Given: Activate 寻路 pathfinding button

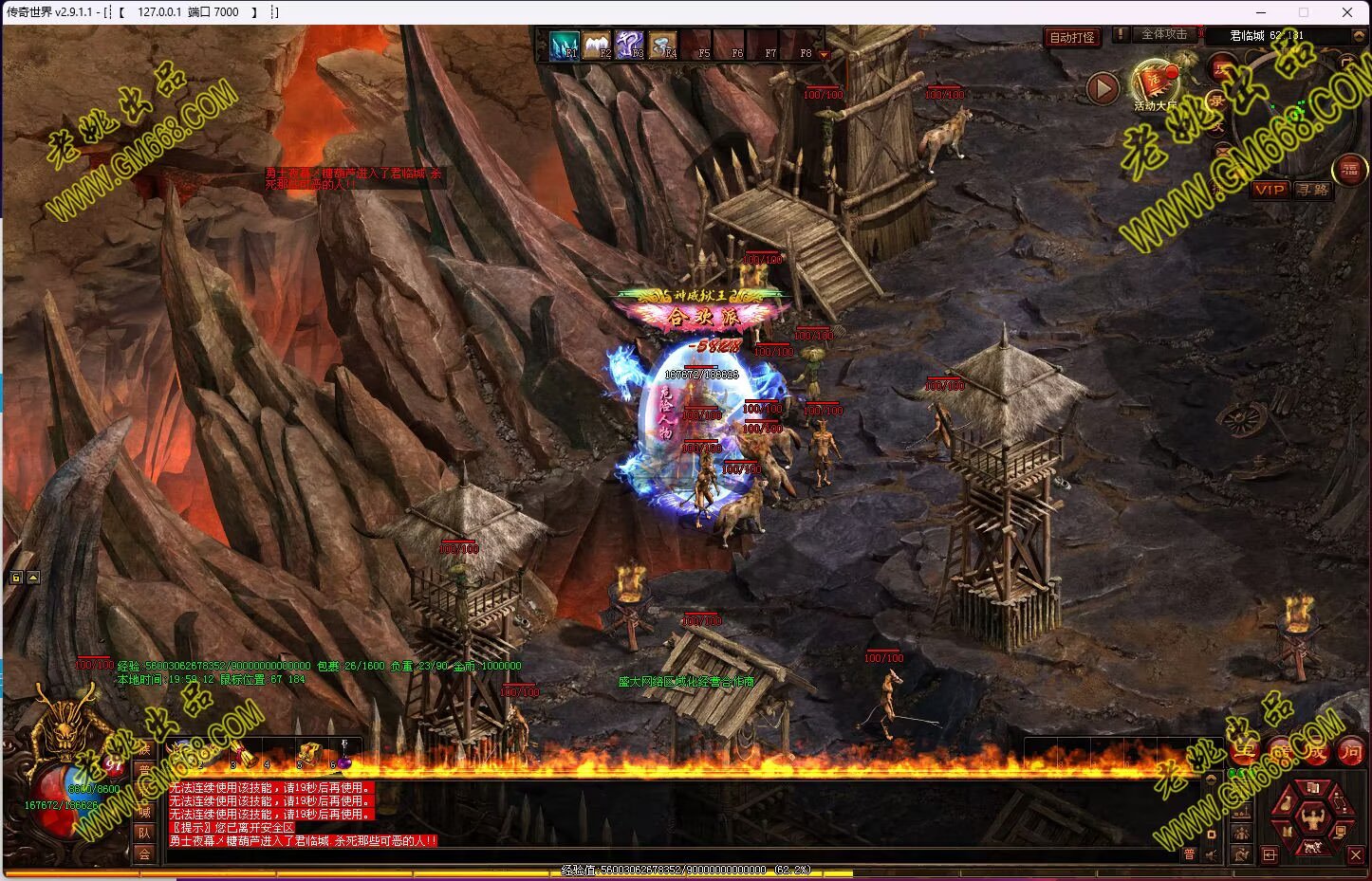Looking at the screenshot, I should (1313, 190).
